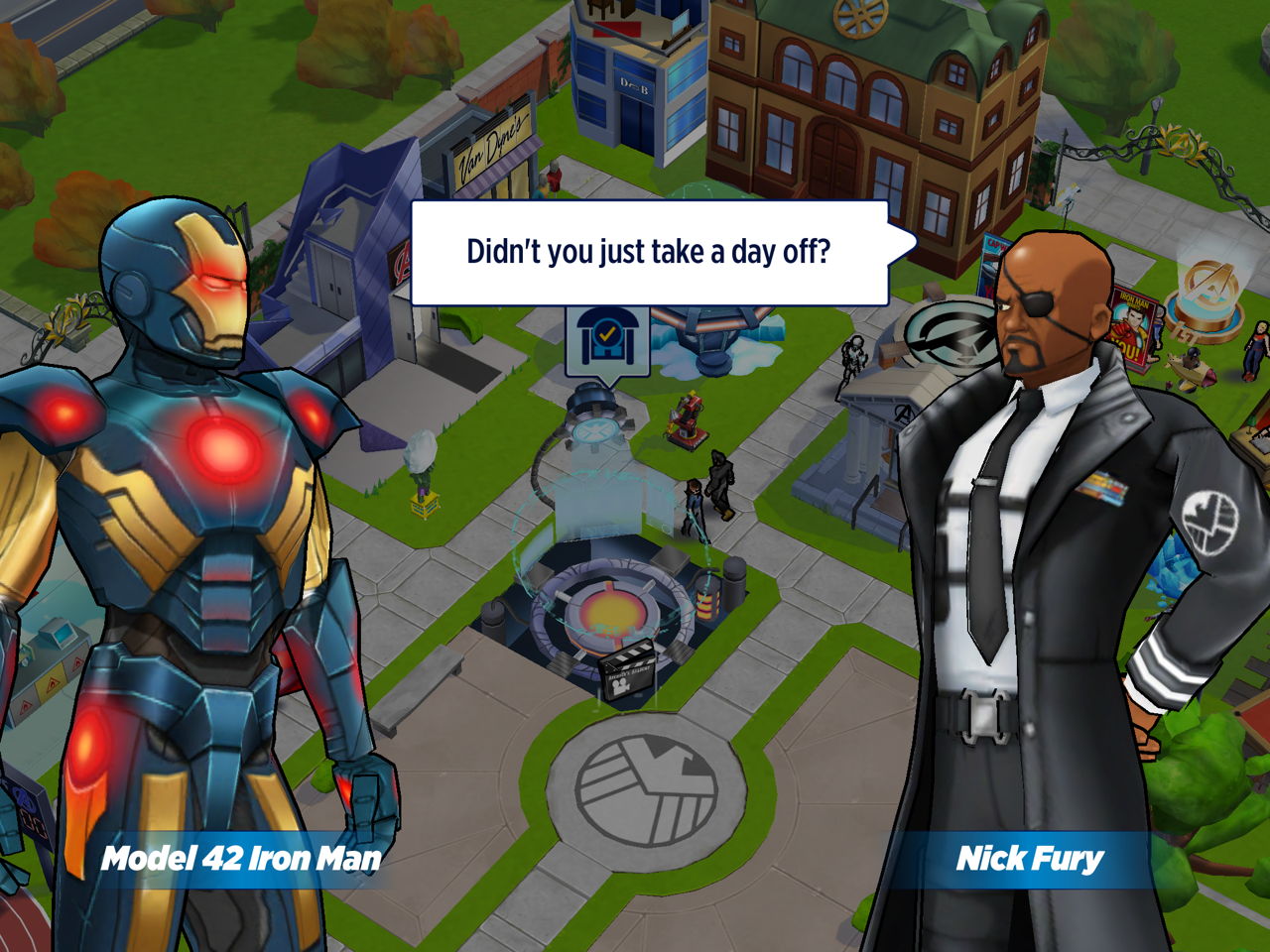This screenshot has height=952, width=1270.
Task: Advance the "Didn't you just take a day off?" dialogue
Action: click(650, 253)
